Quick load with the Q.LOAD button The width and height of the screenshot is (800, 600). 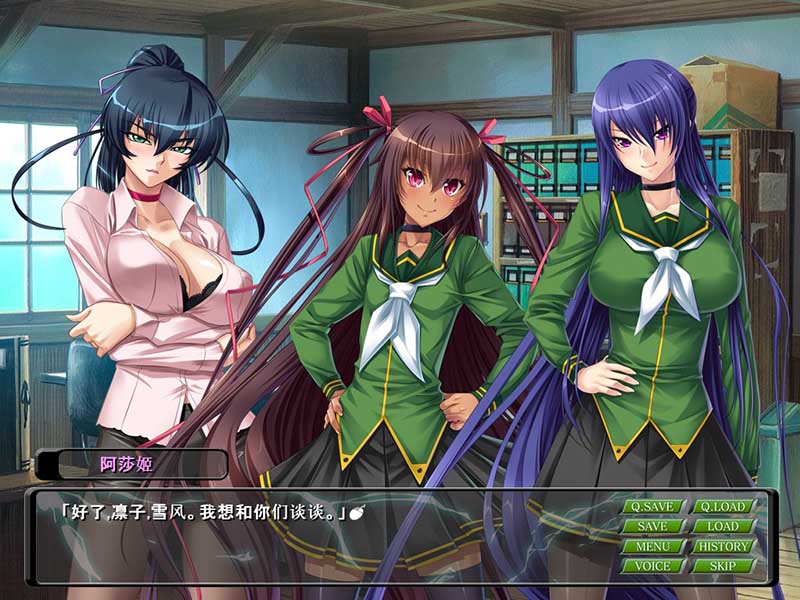coord(723,506)
